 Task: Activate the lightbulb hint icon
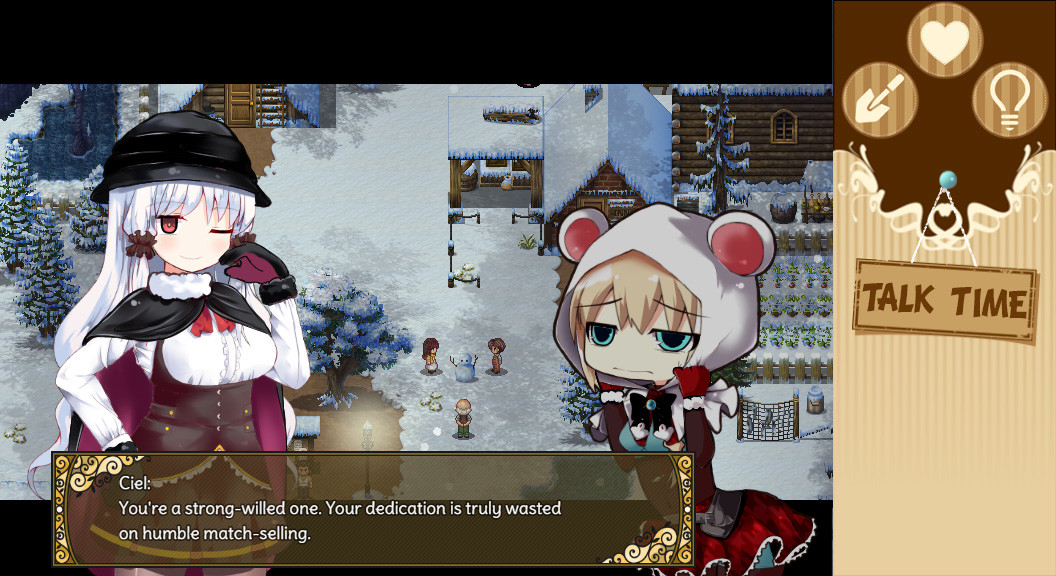pyautogui.click(x=1009, y=99)
